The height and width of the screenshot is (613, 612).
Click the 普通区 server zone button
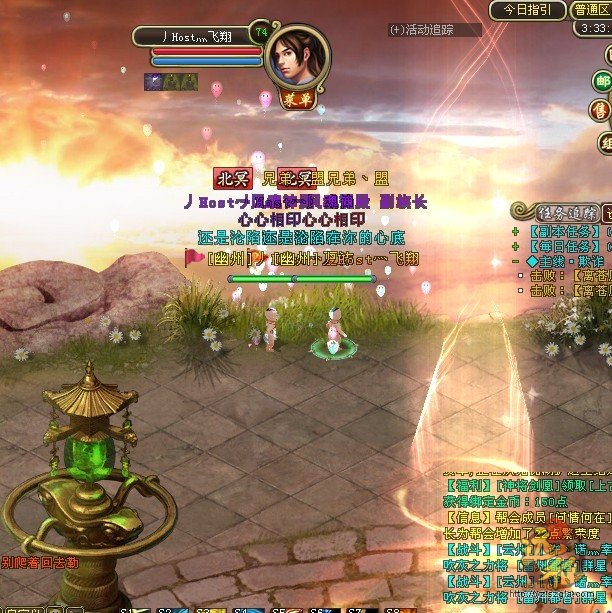[590, 10]
